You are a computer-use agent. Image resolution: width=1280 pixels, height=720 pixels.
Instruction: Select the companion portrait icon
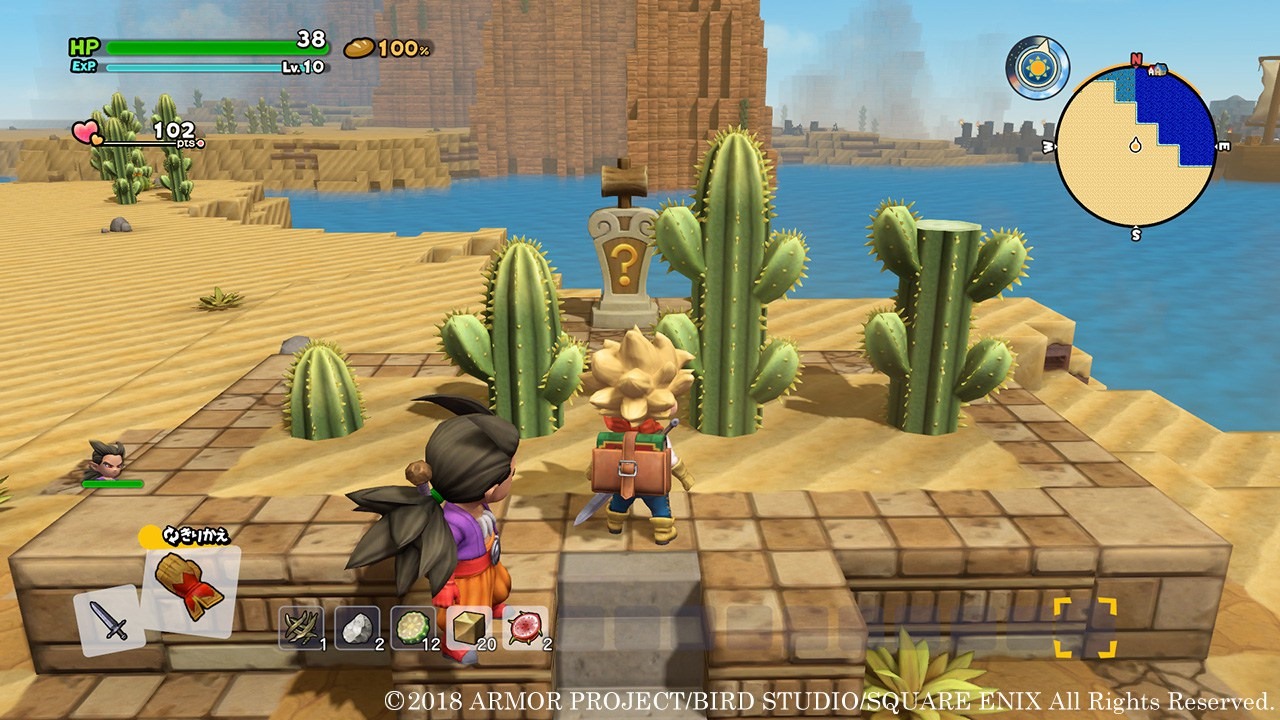pyautogui.click(x=105, y=460)
